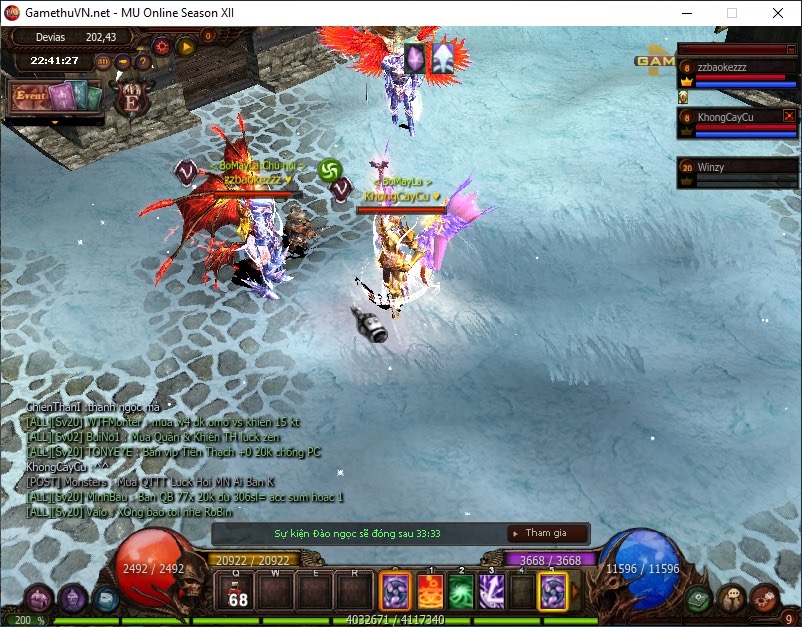Close the game window
Viewport: 802px width, 627px height.
[778, 13]
